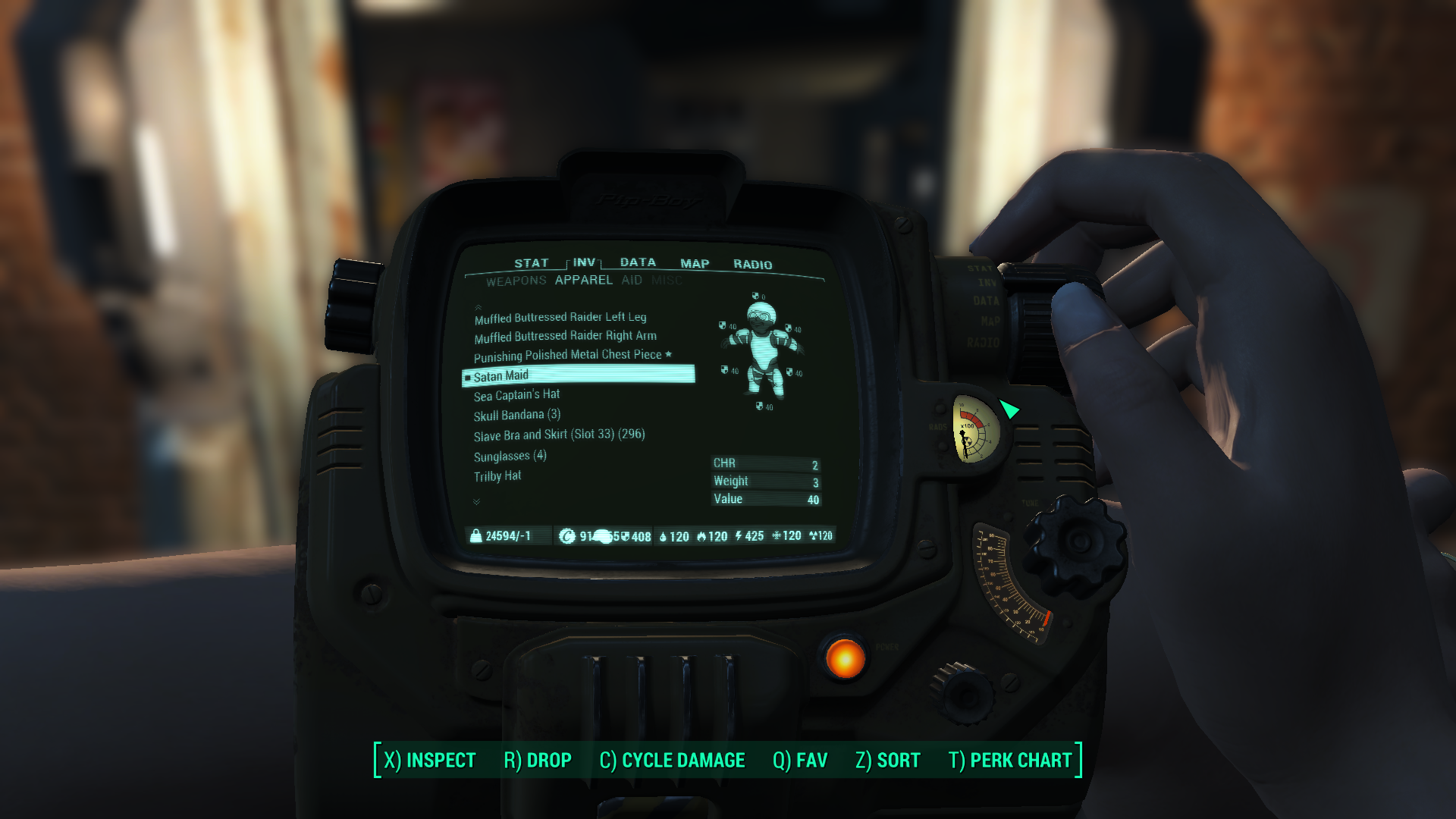
Task: Select Sea Captain's Hat in the list
Action: [x=516, y=394]
